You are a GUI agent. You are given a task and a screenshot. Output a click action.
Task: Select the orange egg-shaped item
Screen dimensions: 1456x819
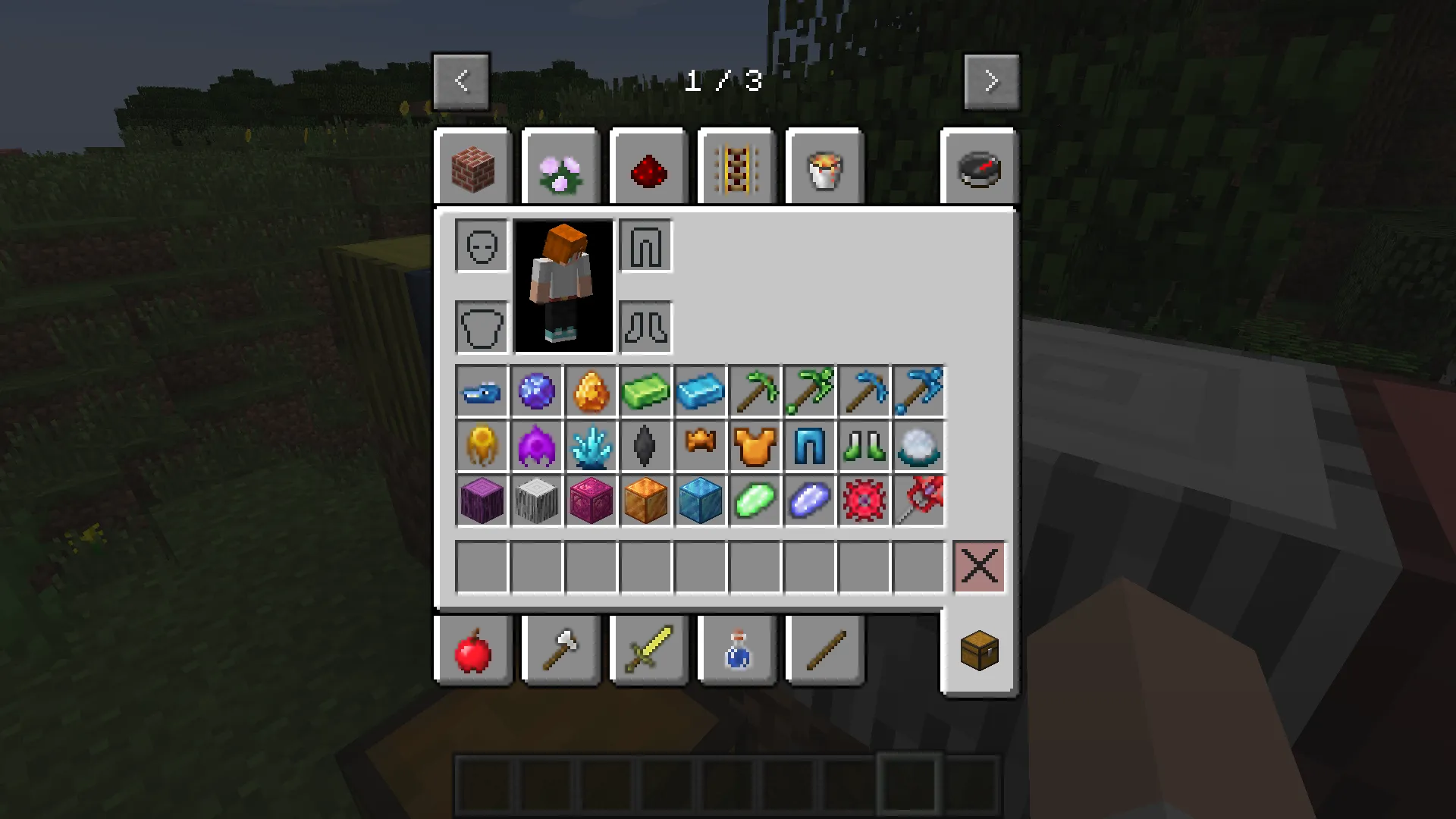click(x=591, y=391)
